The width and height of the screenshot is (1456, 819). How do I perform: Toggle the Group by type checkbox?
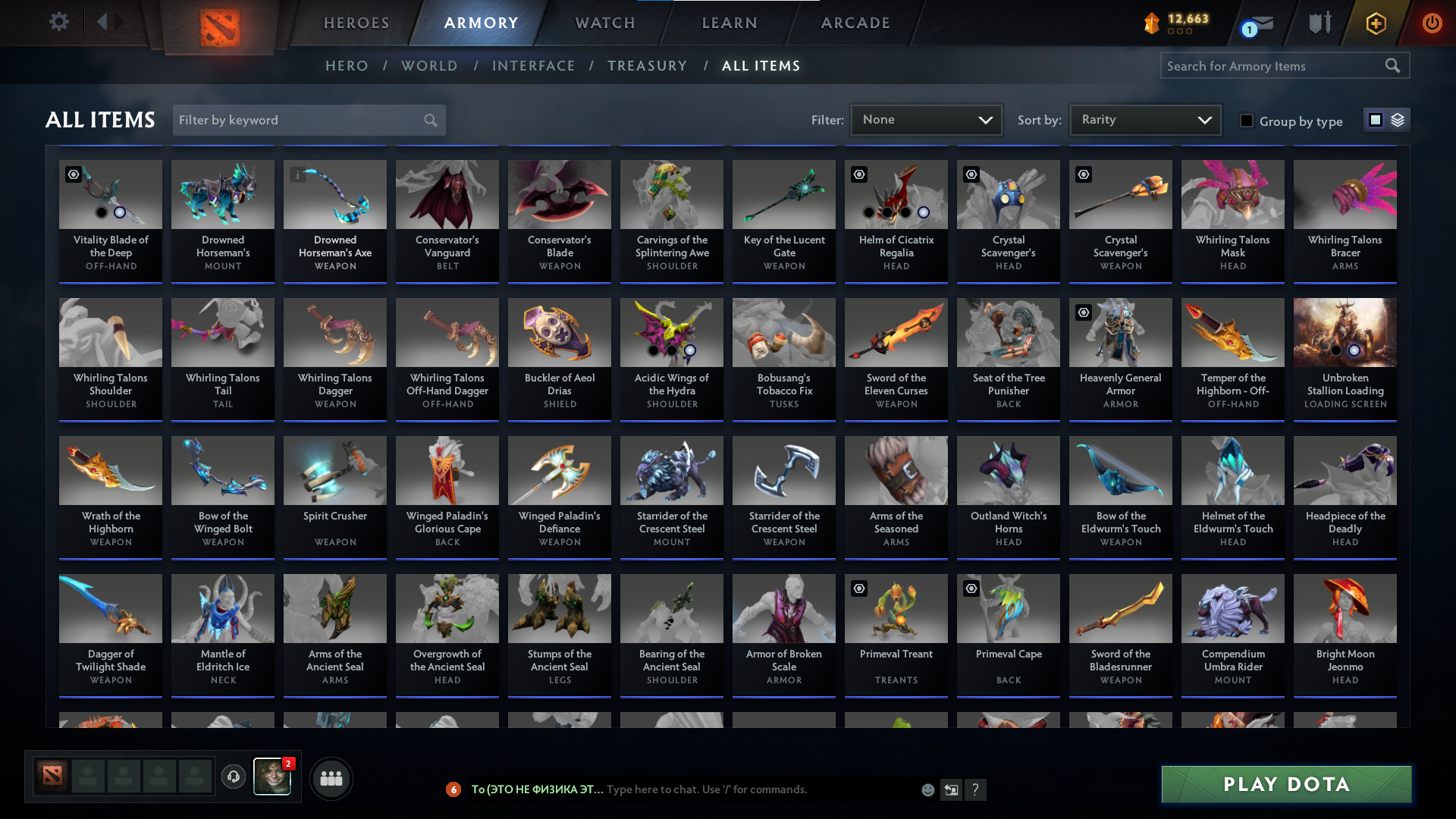click(1247, 121)
